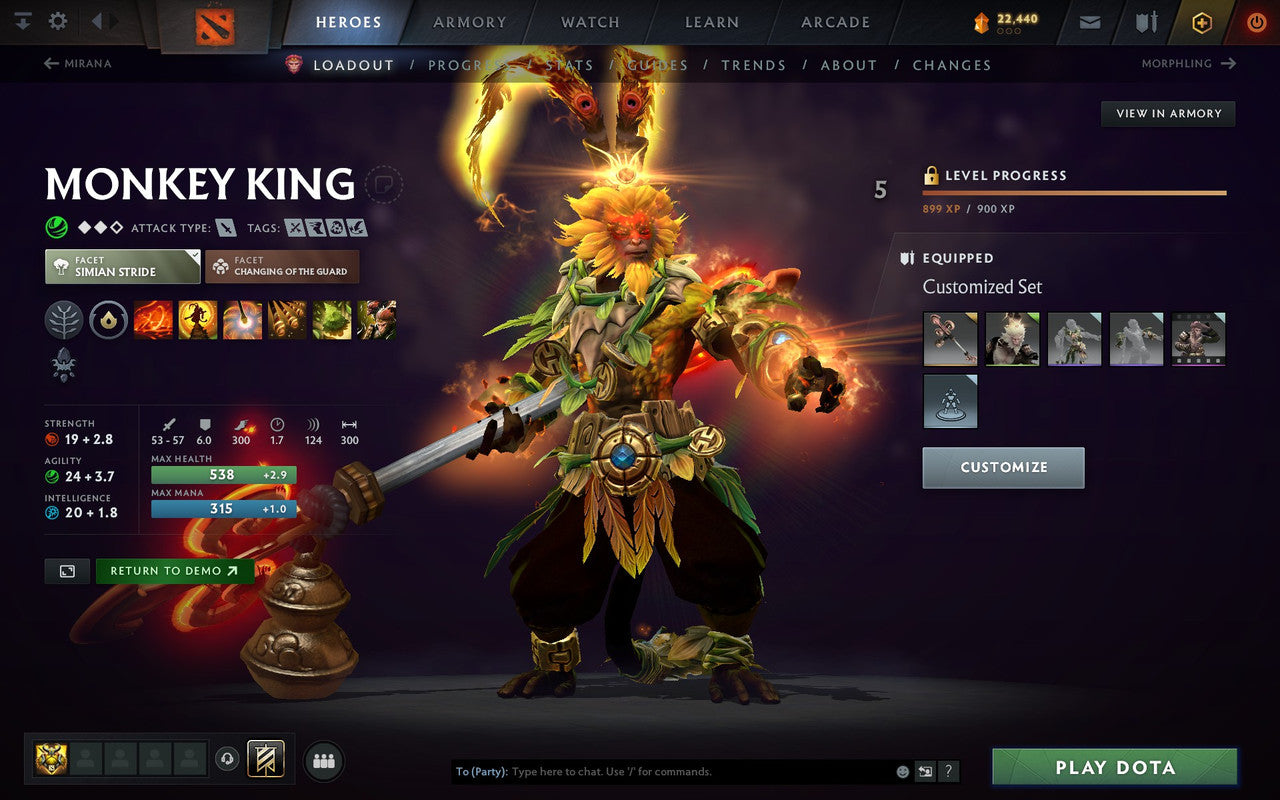Open the Dota 2 logo at top
The height and width of the screenshot is (800, 1280).
point(212,25)
